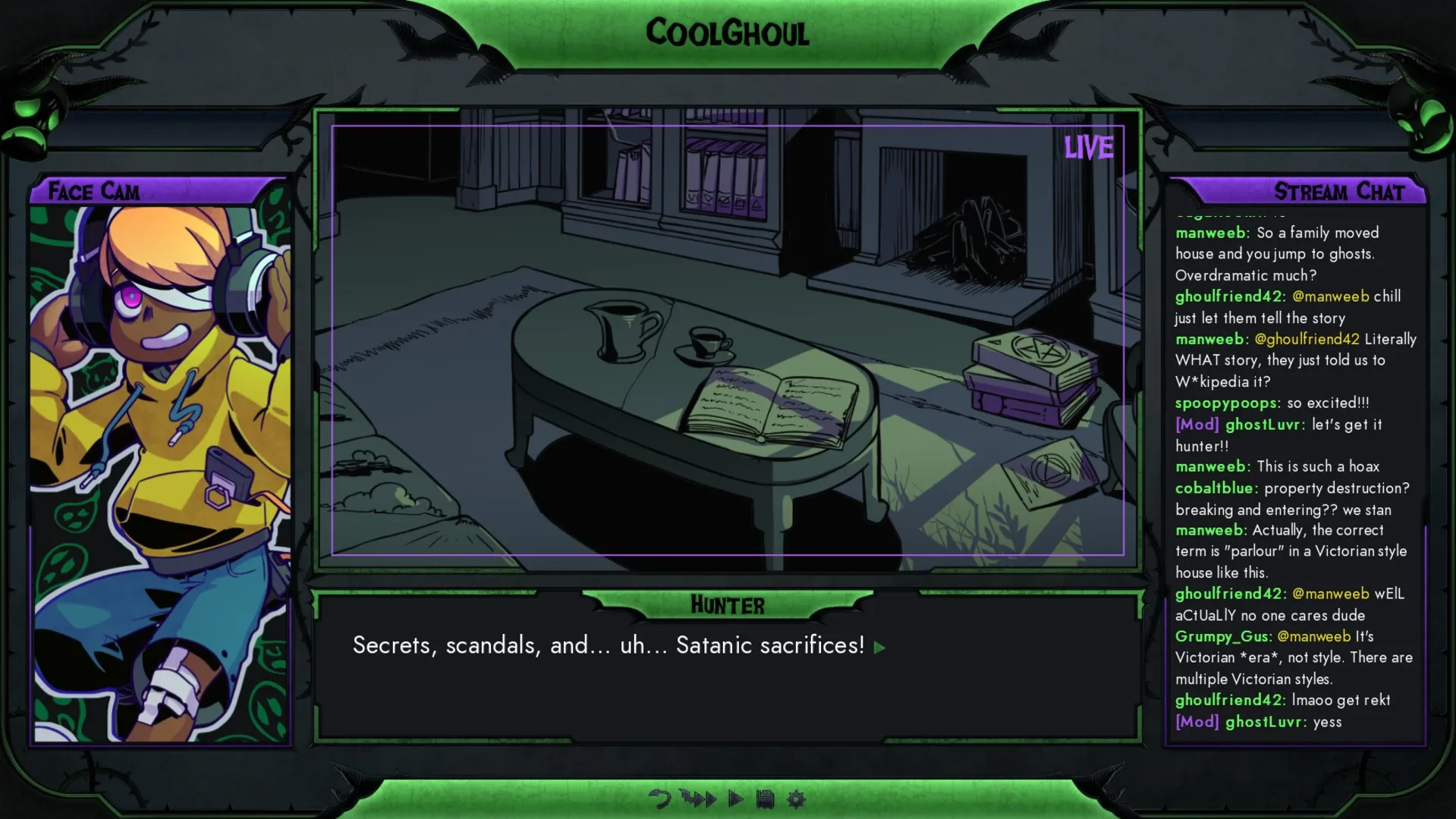1456x819 pixels.
Task: Expand the Hunter name banner
Action: pos(728,604)
